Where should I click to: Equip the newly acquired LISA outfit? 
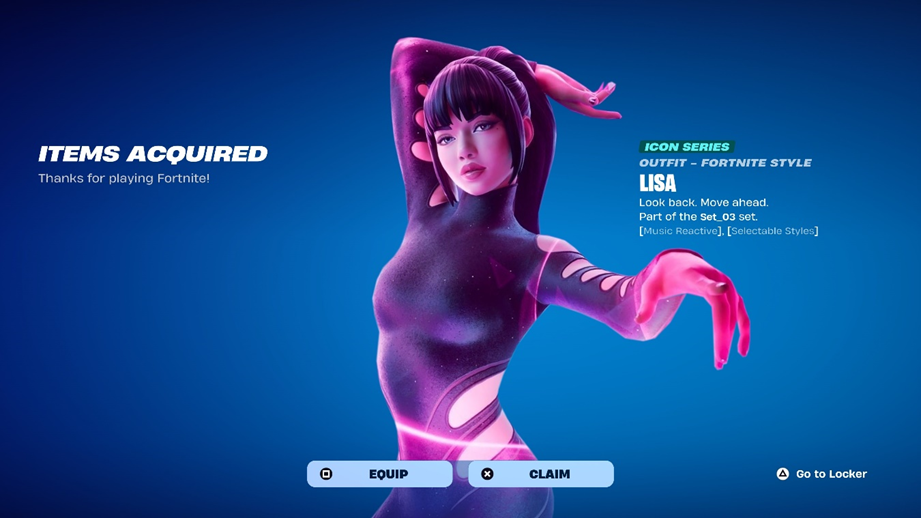point(379,474)
